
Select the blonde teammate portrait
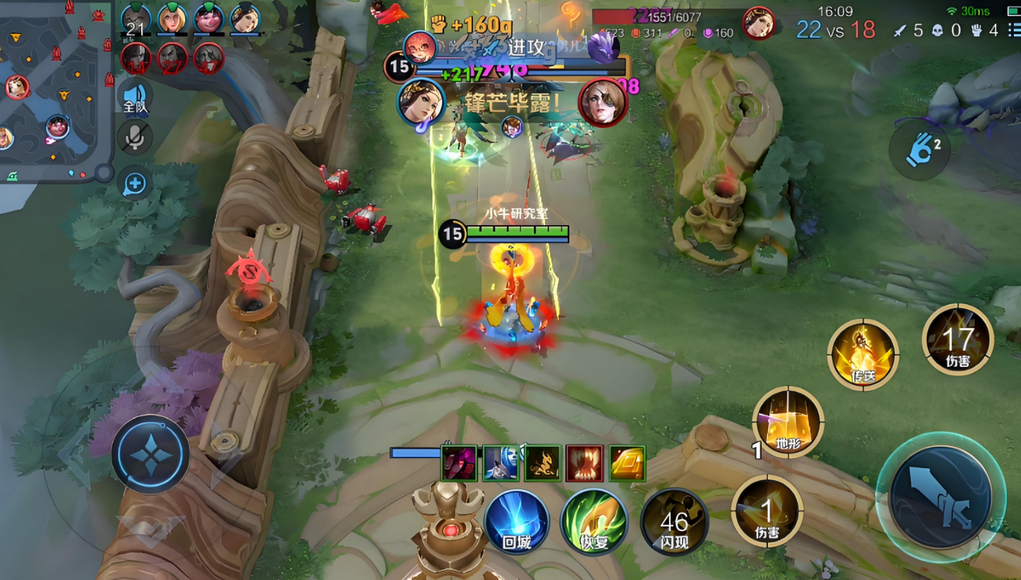(172, 19)
